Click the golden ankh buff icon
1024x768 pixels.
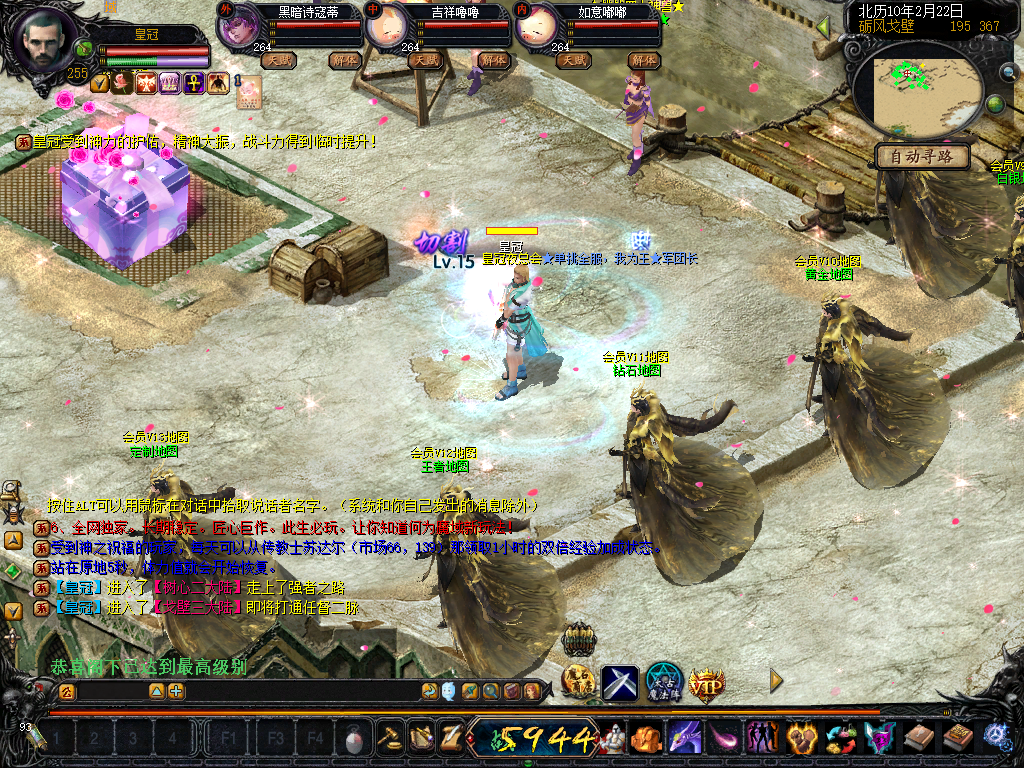pyautogui.click(x=194, y=83)
